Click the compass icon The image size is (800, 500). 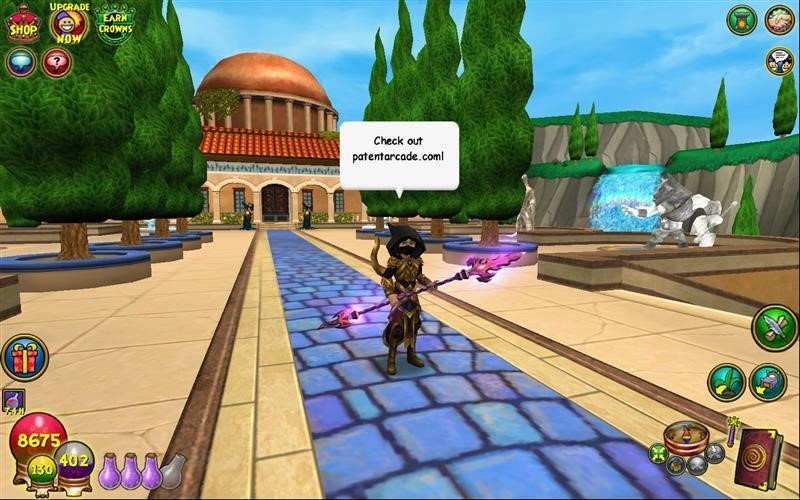pos(686,437)
